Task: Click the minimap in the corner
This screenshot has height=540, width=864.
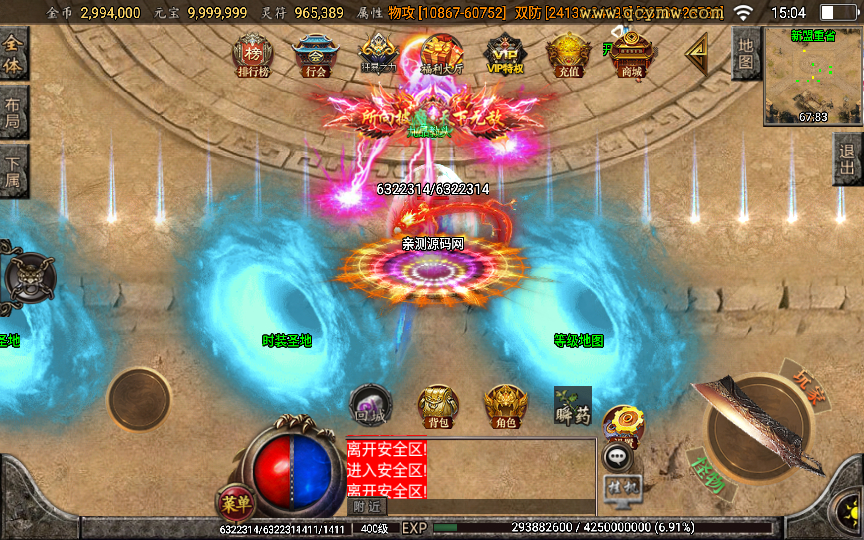Action: tap(811, 75)
